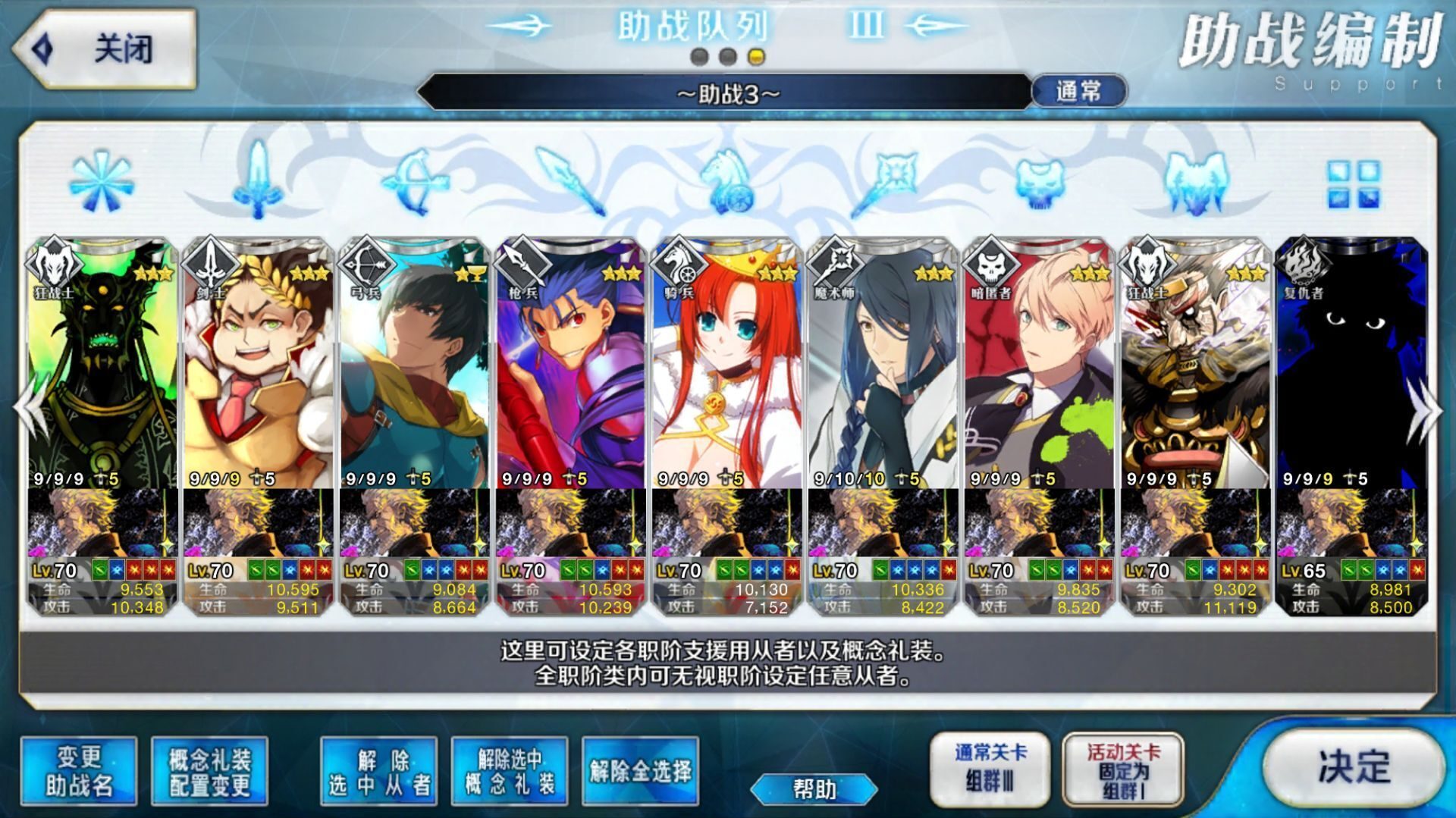The height and width of the screenshot is (818, 1456).
Task: Pick the blue-haired Lancer servant card
Action: [x=571, y=364]
